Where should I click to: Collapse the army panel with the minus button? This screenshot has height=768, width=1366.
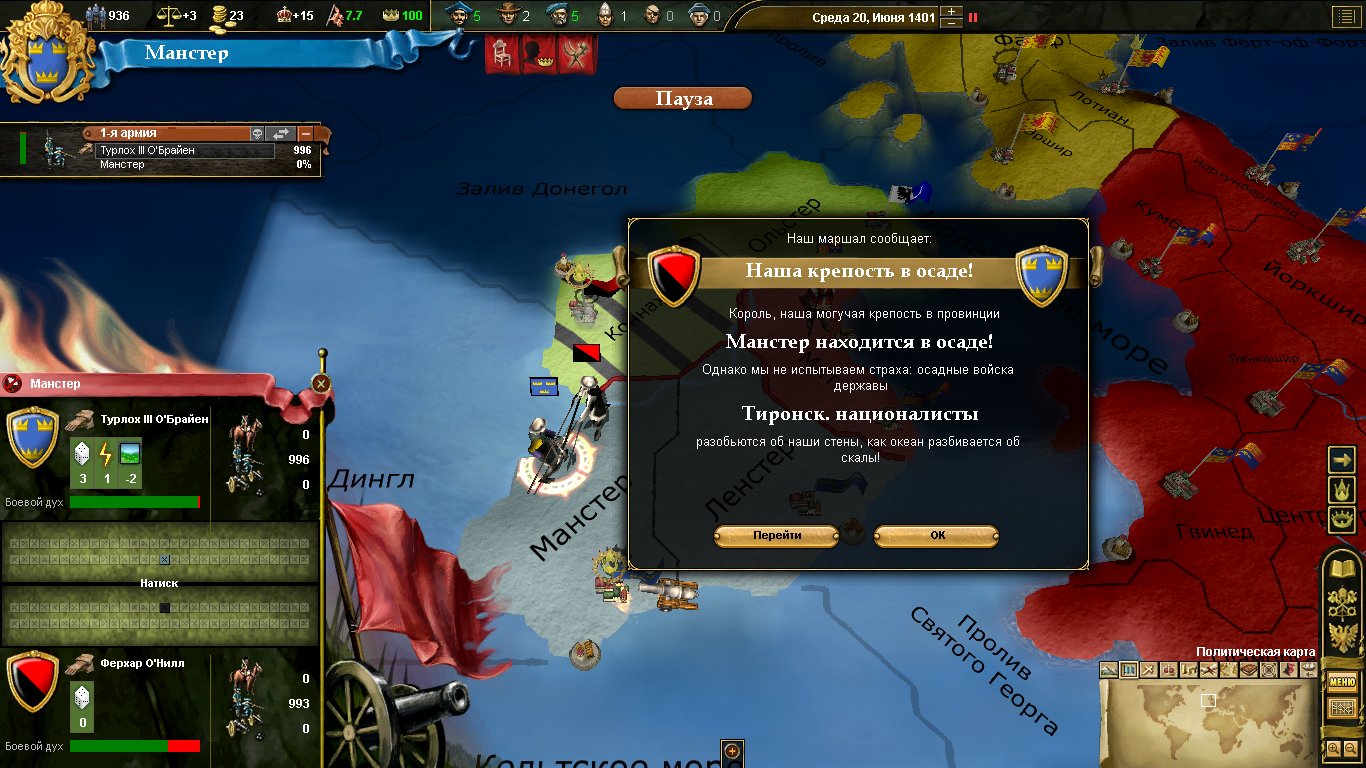(305, 134)
